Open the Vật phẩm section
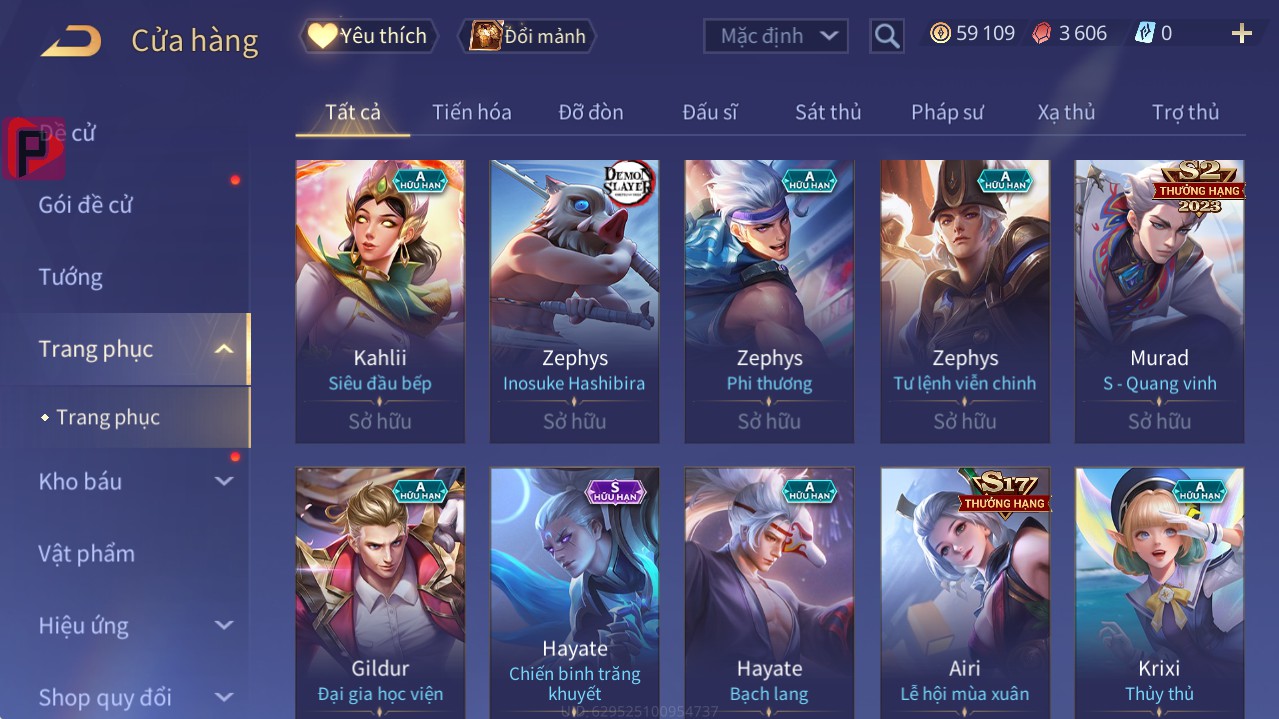 86,553
